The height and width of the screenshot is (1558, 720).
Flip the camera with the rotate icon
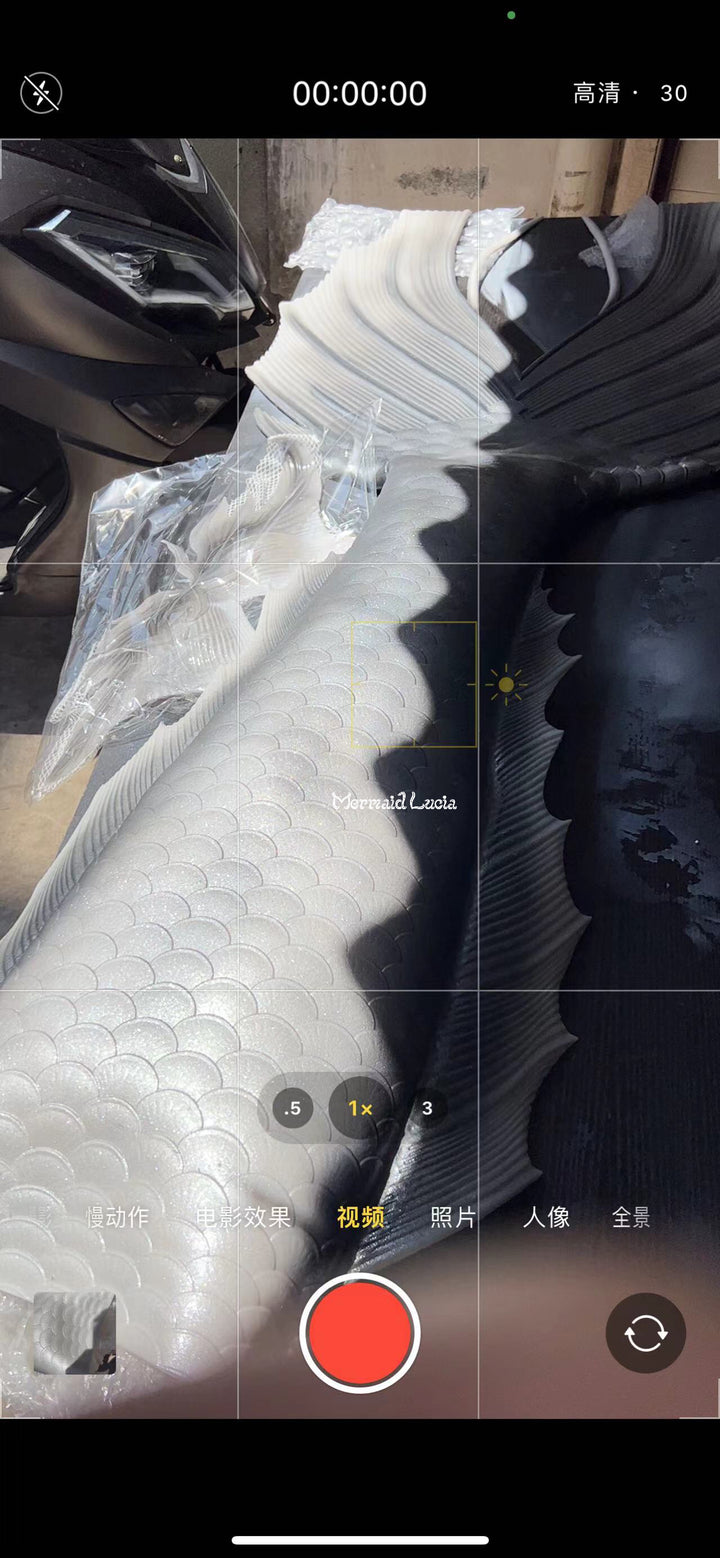click(x=646, y=1333)
